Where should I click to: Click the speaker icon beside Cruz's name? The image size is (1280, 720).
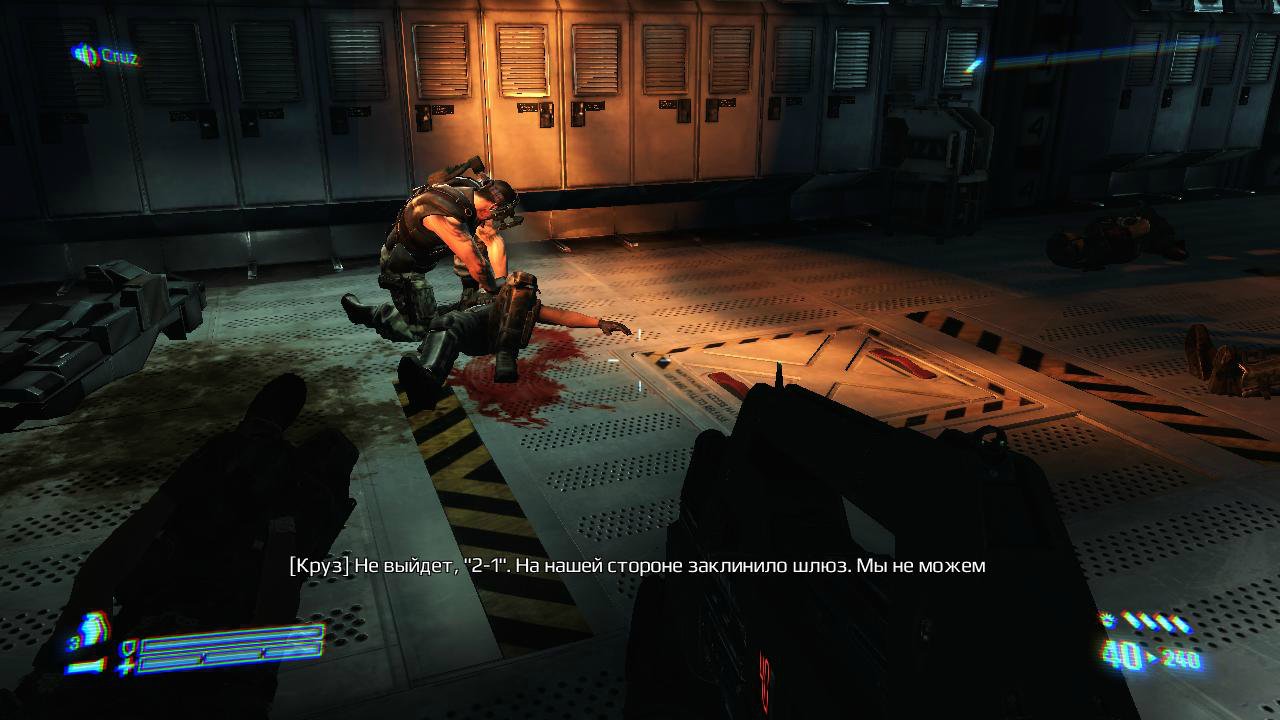pyautogui.click(x=84, y=55)
